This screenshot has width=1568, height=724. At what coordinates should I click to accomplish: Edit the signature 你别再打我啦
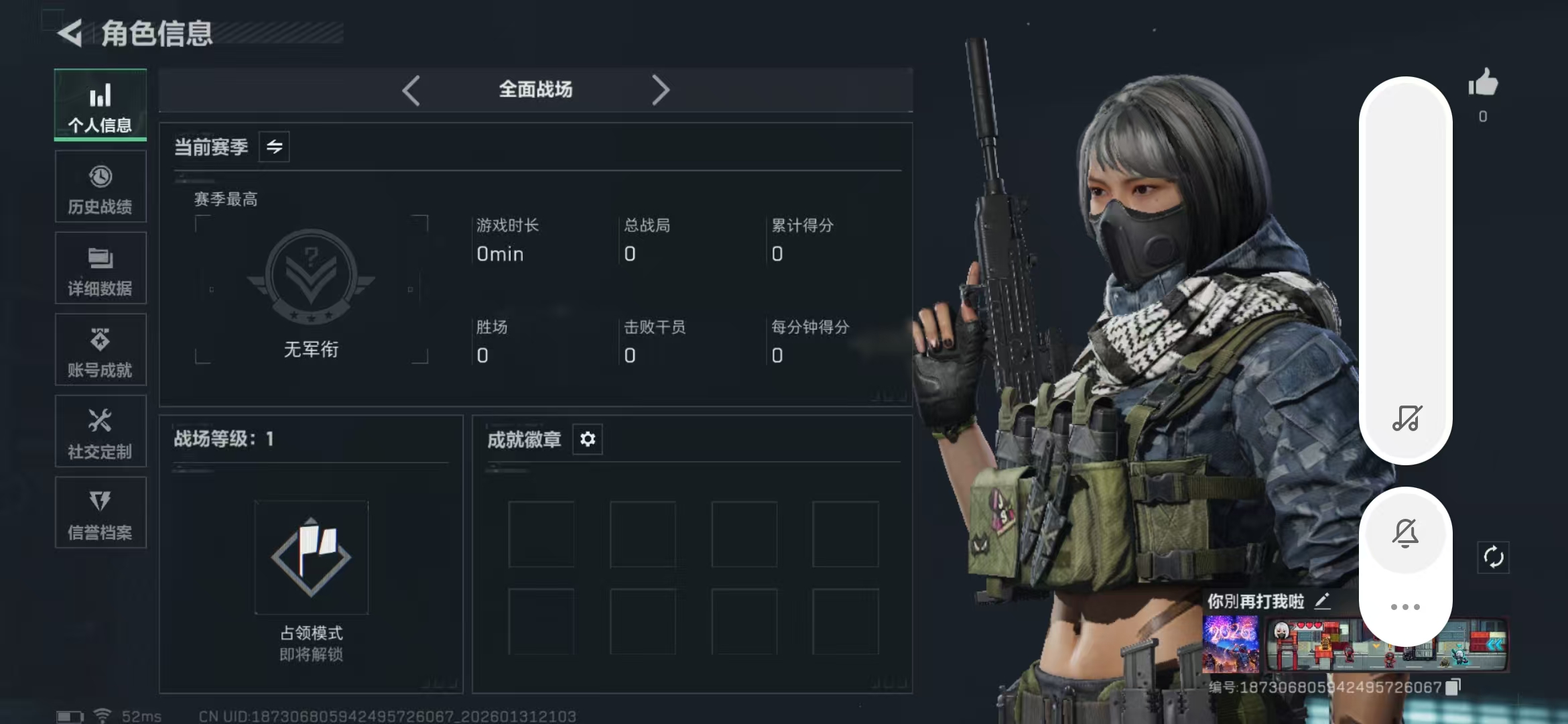[1322, 600]
